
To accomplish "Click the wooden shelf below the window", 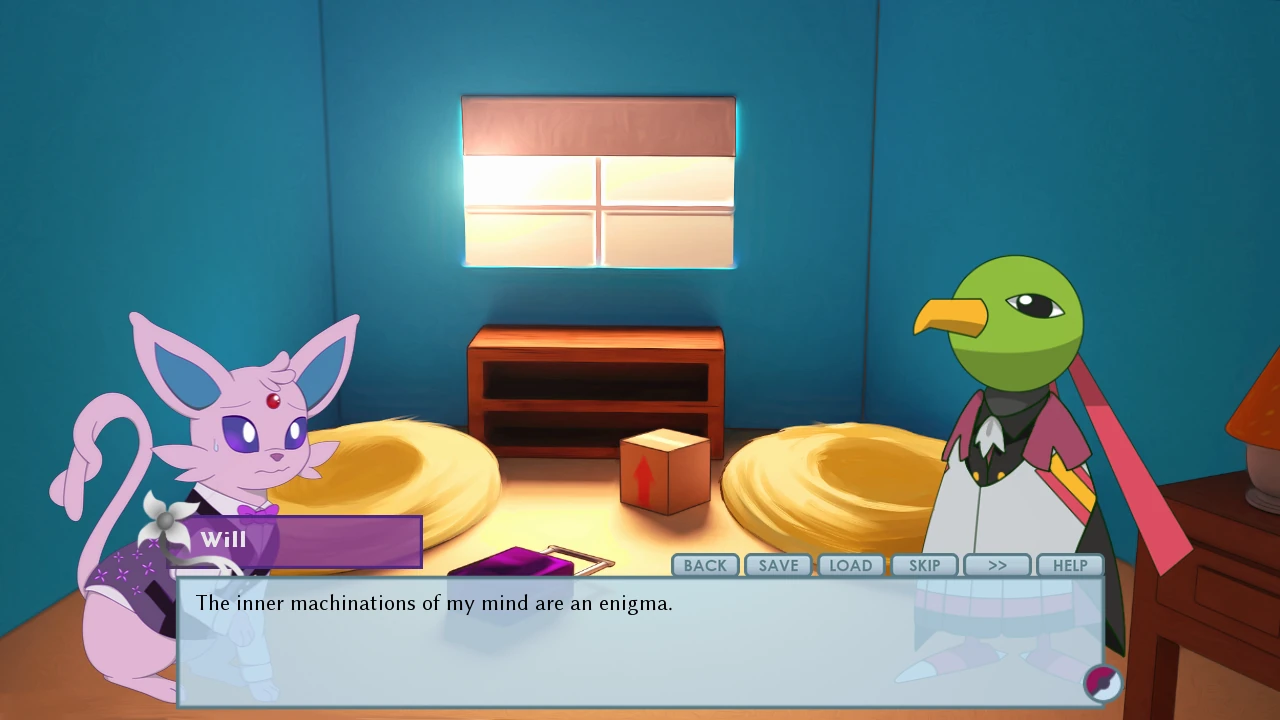I will pyautogui.click(x=598, y=390).
